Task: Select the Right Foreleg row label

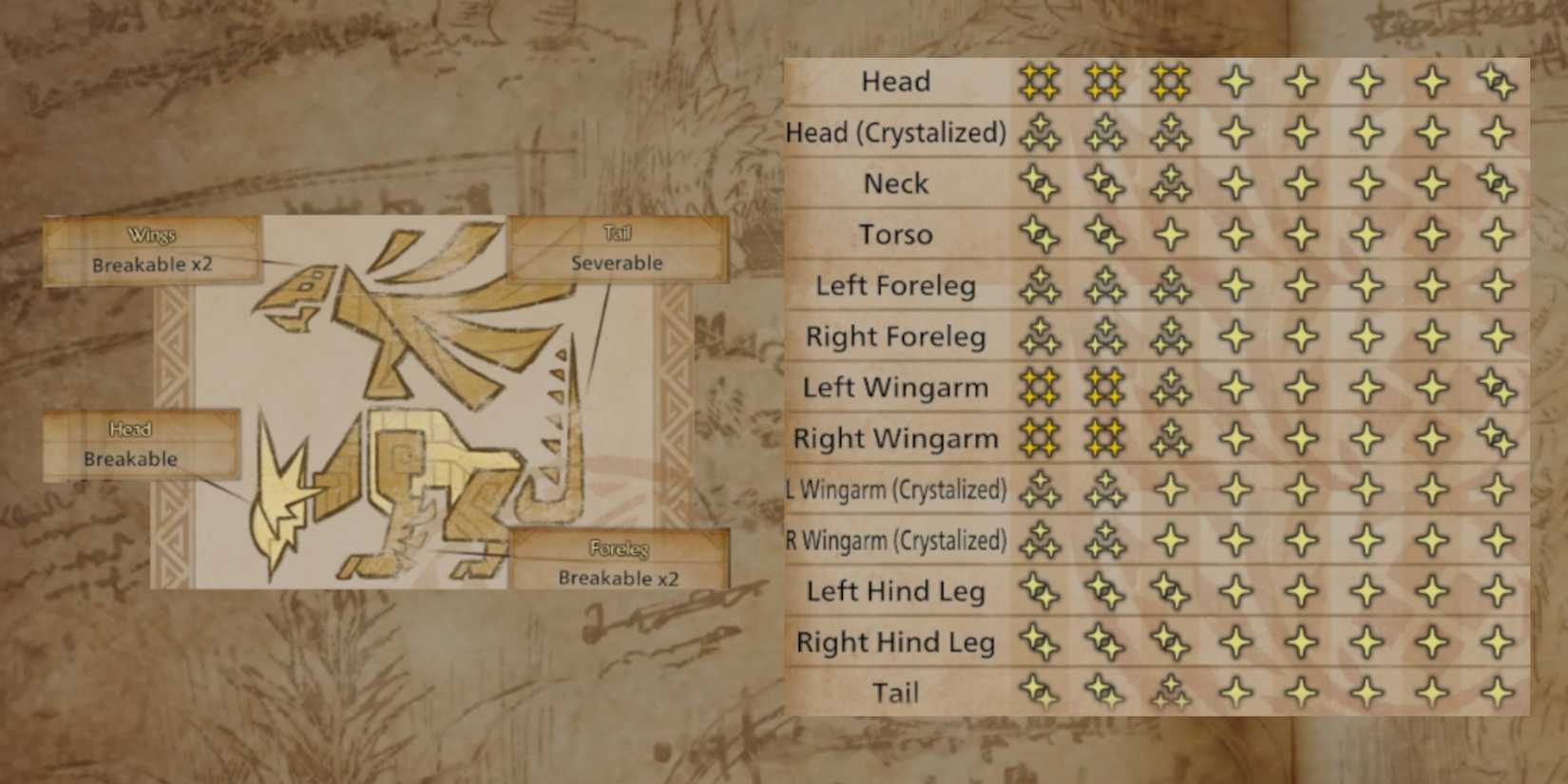Action: pyautogui.click(x=894, y=336)
